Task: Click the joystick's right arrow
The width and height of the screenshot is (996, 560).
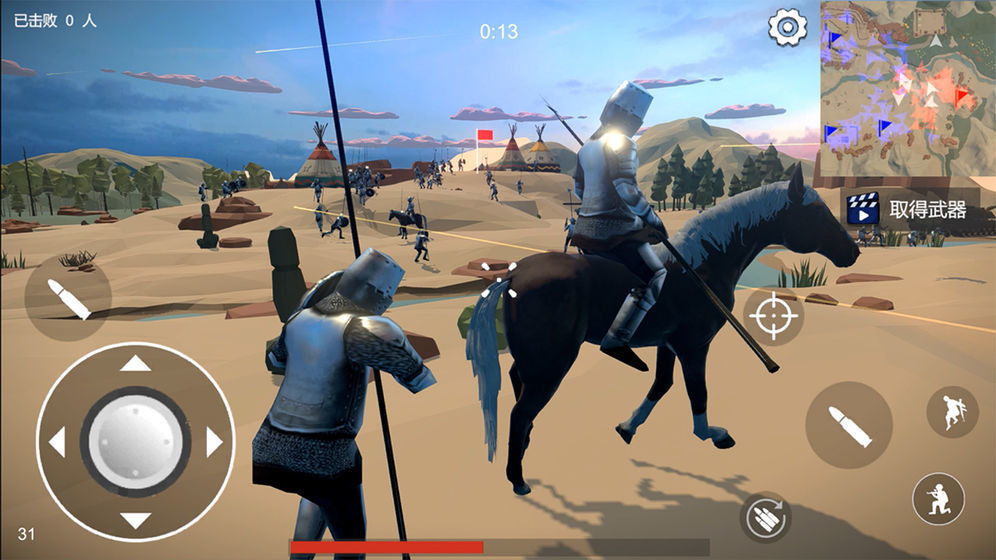Action: (213, 442)
